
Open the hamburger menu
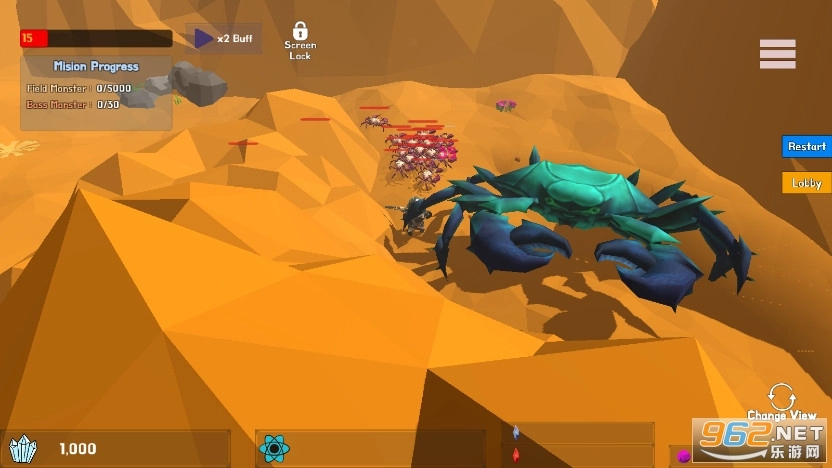(x=777, y=54)
